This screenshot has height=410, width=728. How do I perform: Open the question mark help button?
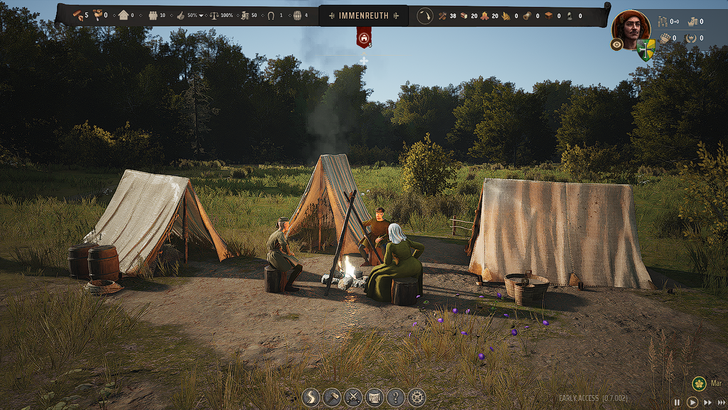[x=395, y=397]
